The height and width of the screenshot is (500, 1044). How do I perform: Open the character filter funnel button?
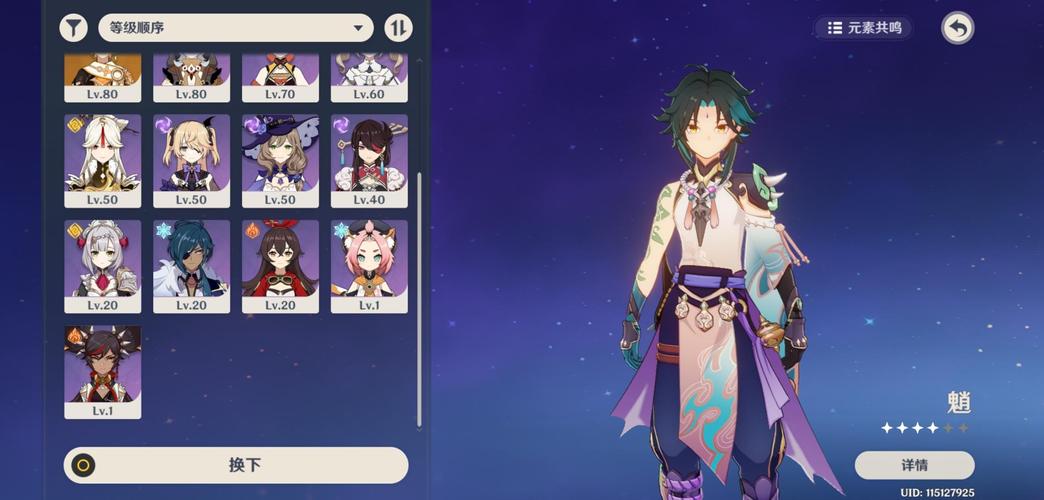[x=73, y=28]
